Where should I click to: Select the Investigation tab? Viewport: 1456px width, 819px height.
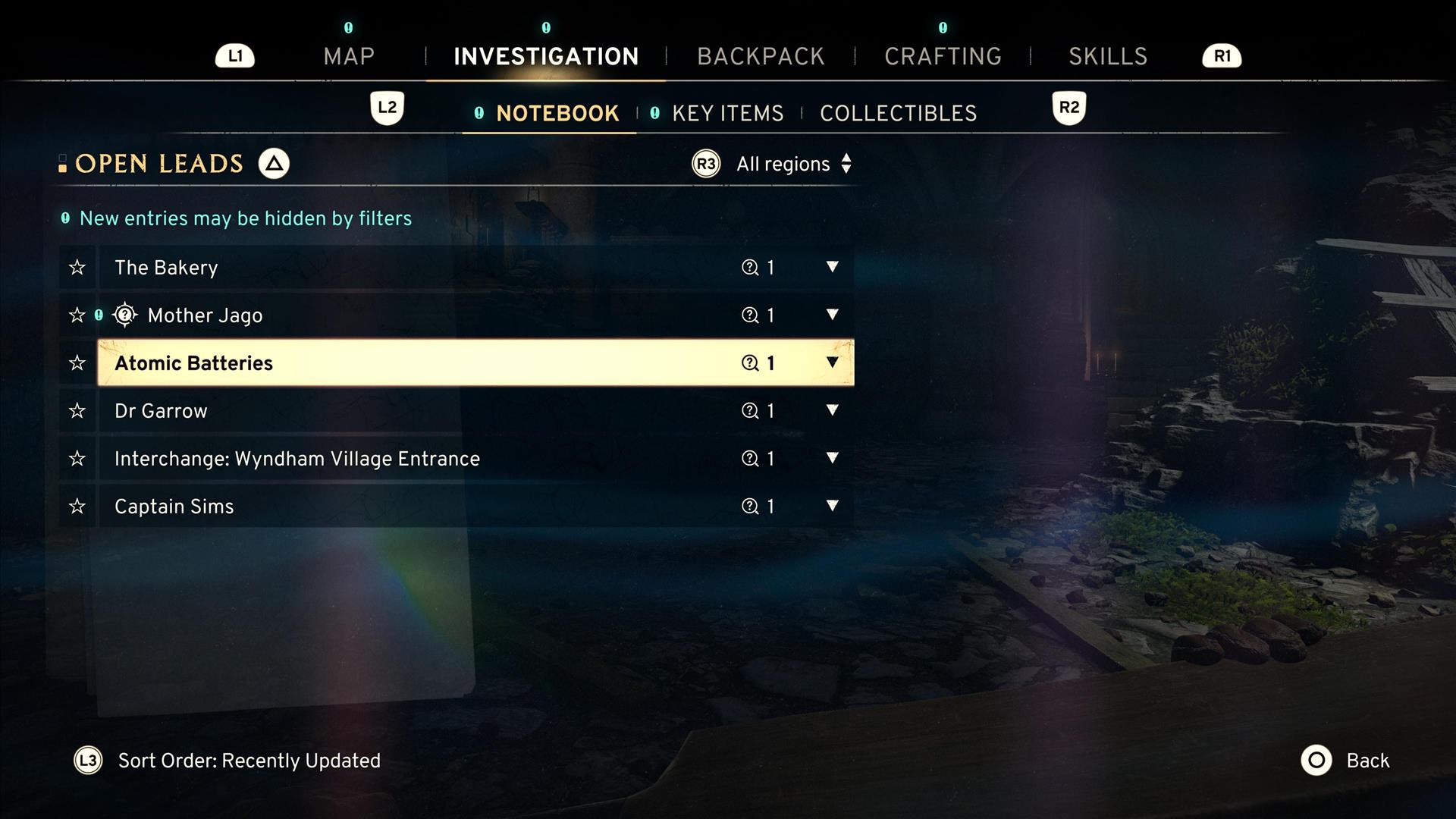click(546, 56)
